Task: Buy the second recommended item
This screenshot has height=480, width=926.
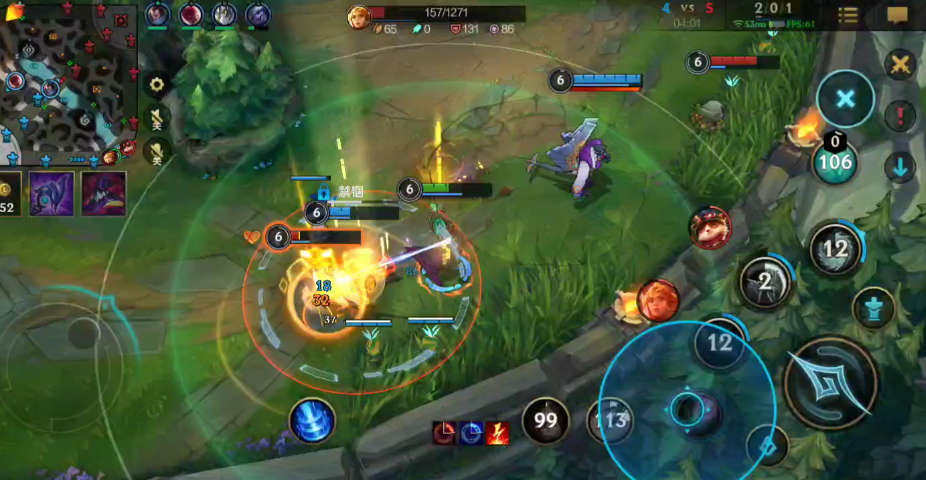Action: [103, 193]
